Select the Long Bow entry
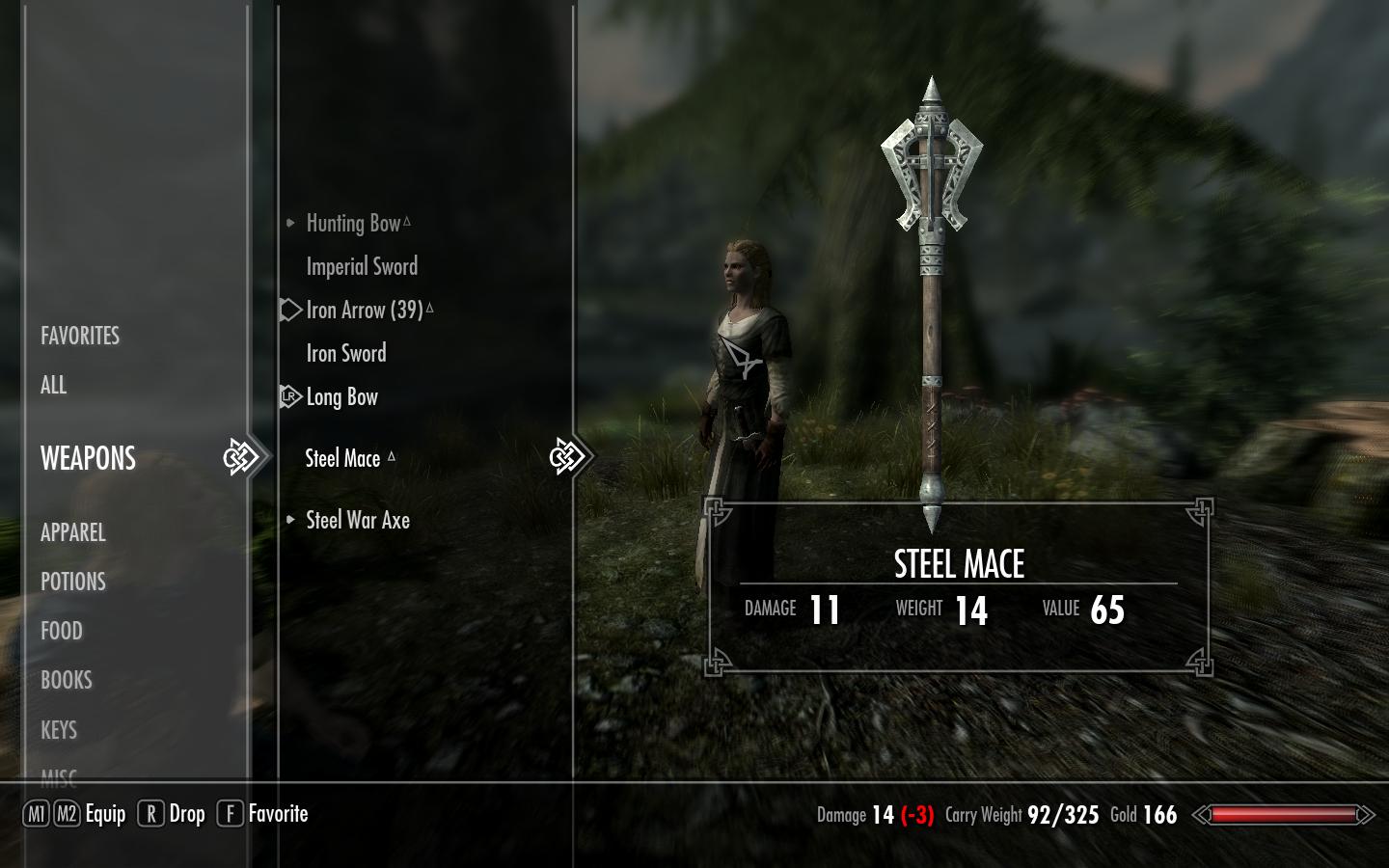This screenshot has width=1389, height=868. click(342, 397)
